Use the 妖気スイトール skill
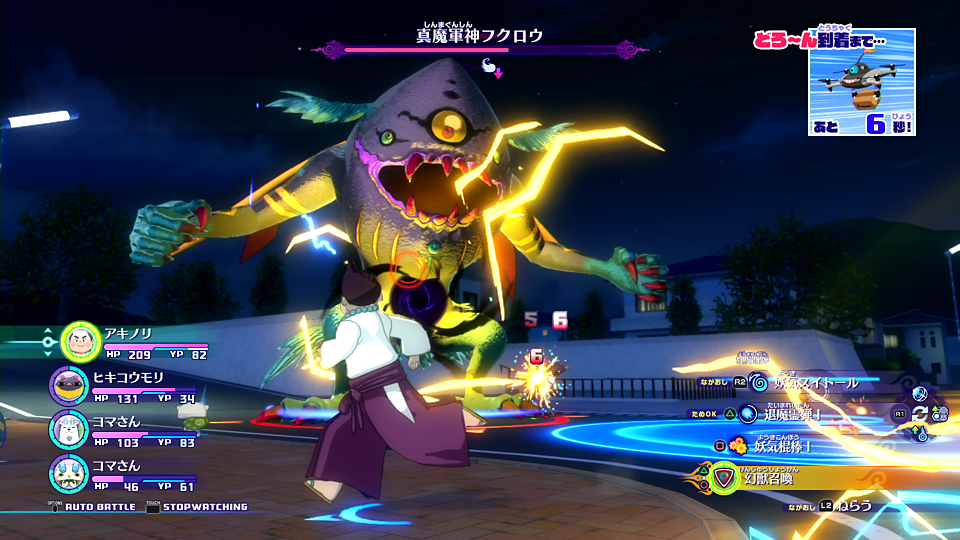Viewport: 960px width, 540px height. [809, 383]
